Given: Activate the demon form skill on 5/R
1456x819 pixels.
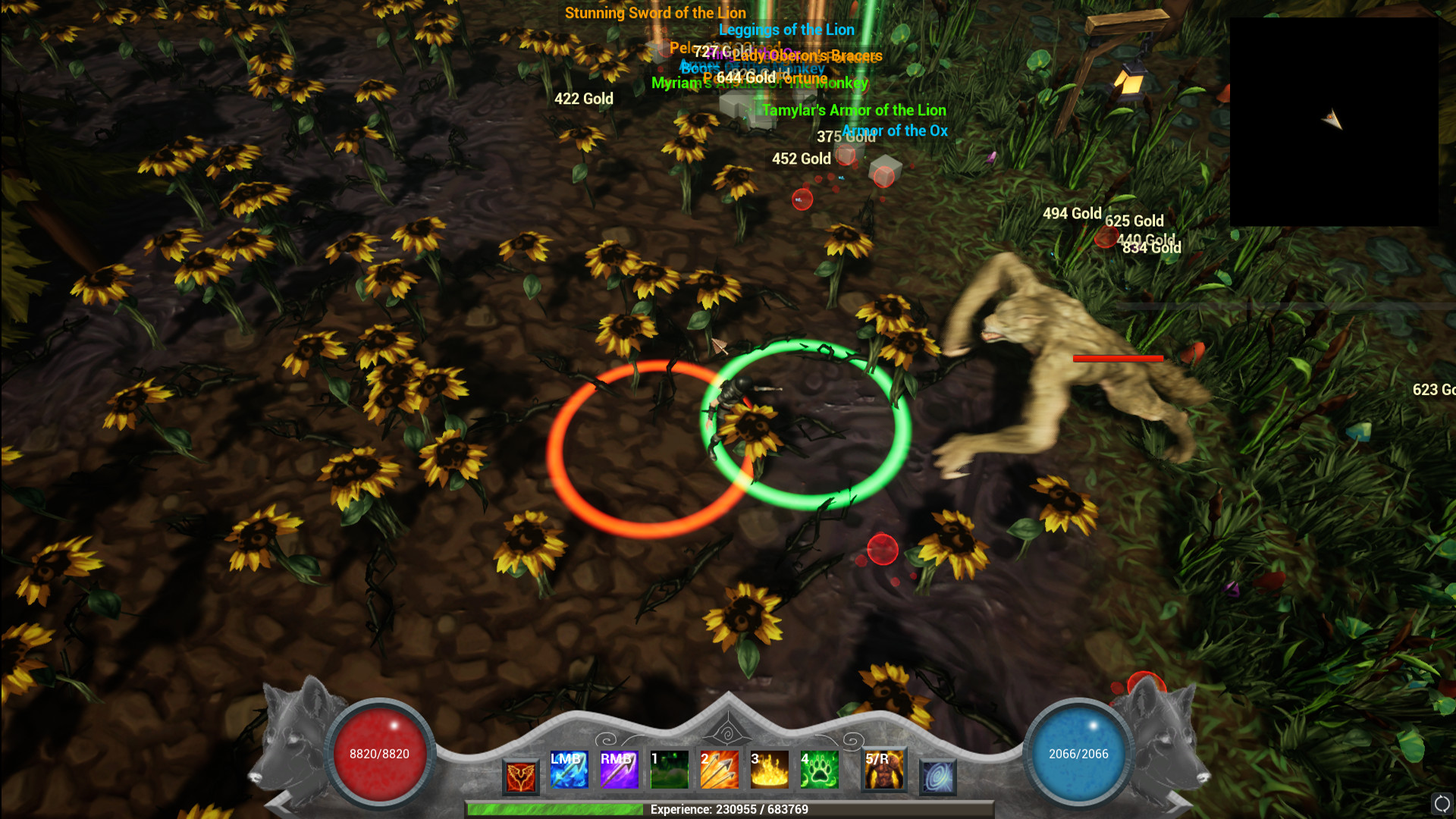Looking at the screenshot, I should 884,769.
